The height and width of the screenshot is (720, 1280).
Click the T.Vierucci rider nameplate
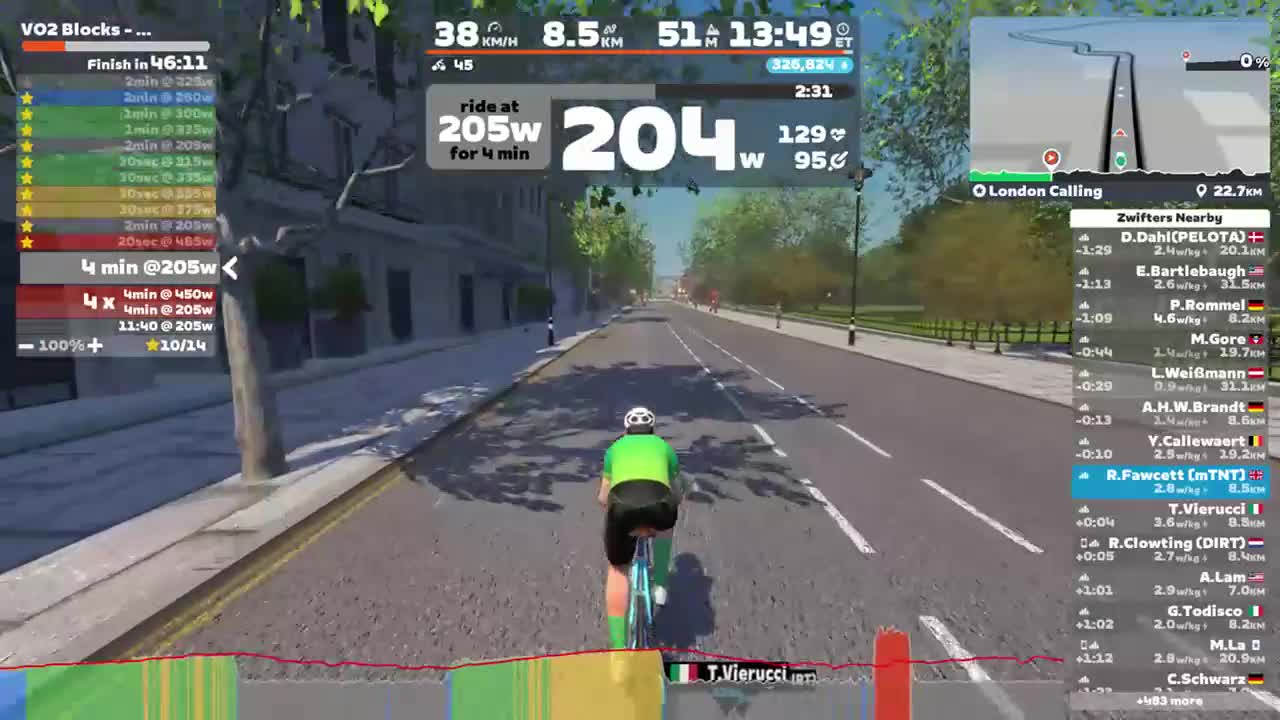point(740,675)
